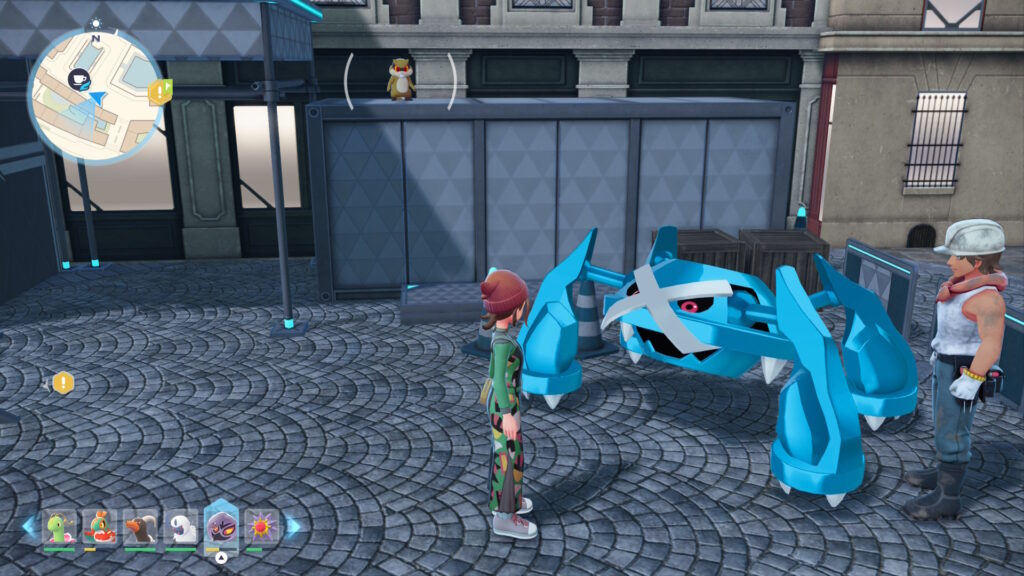Choose the purple Starmie party slot

click(262, 526)
